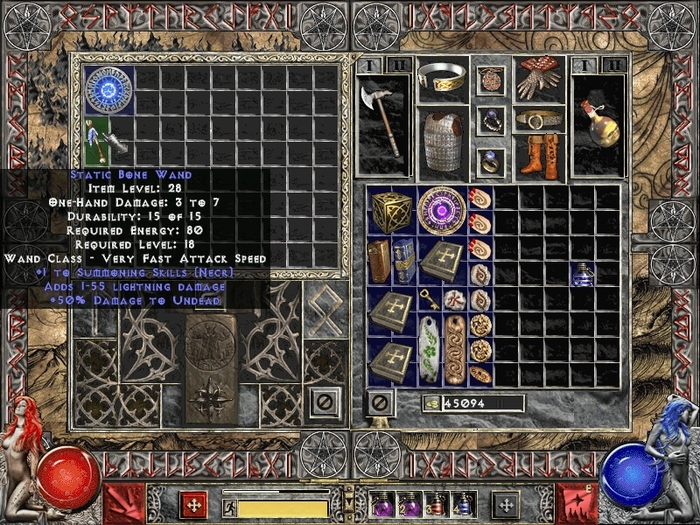Open the Horadric Cube in inventory
Image resolution: width=700 pixels, height=525 pixels.
[390, 211]
